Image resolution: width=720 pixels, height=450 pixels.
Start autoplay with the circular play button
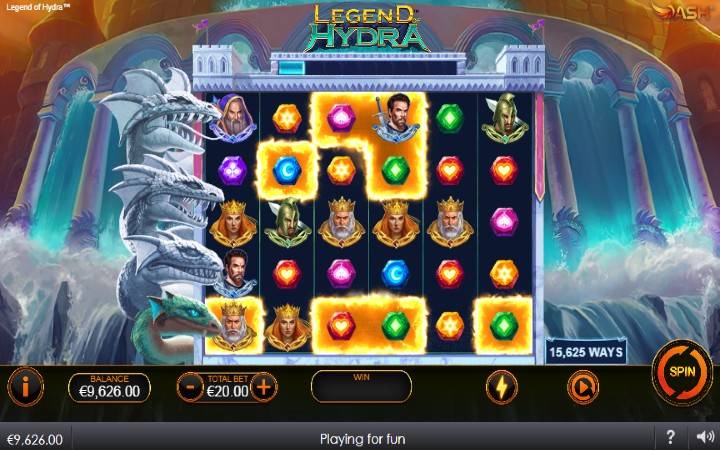[581, 386]
